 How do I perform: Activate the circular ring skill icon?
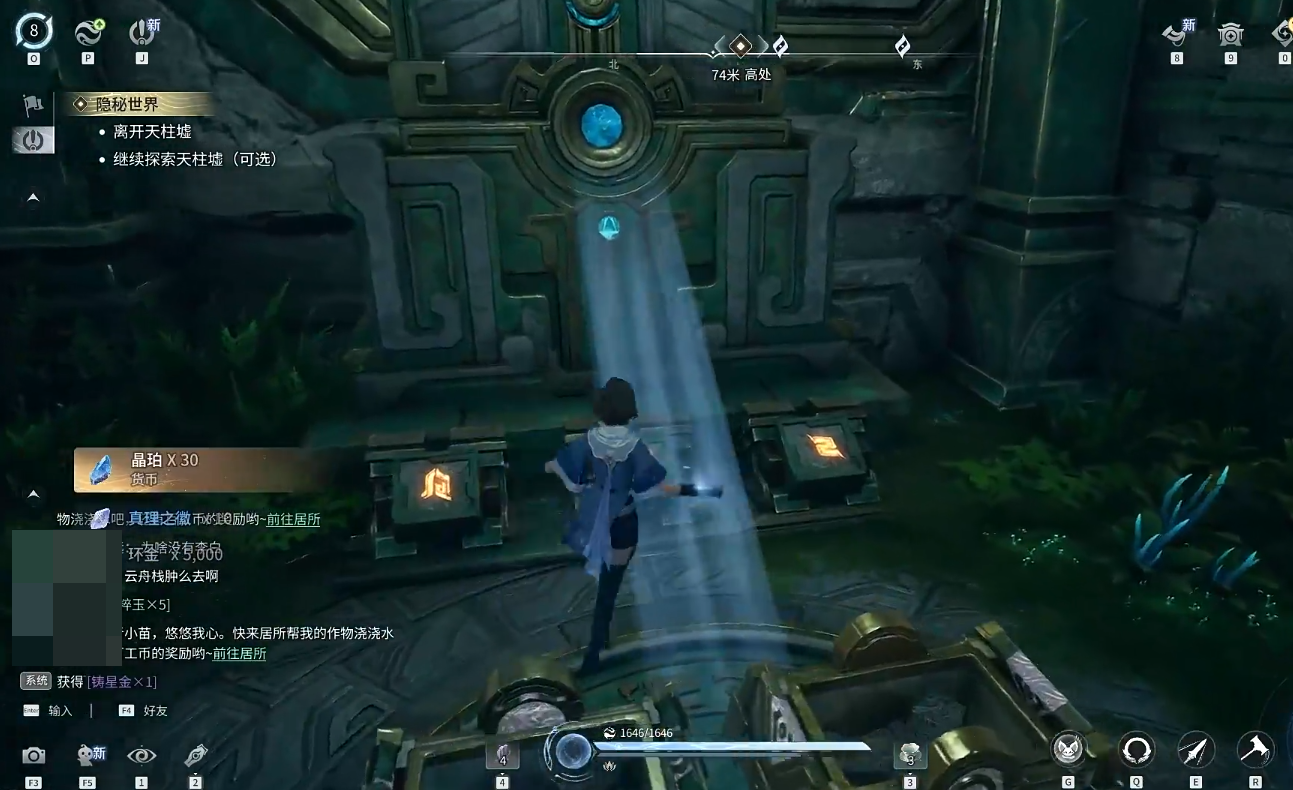pos(1136,749)
